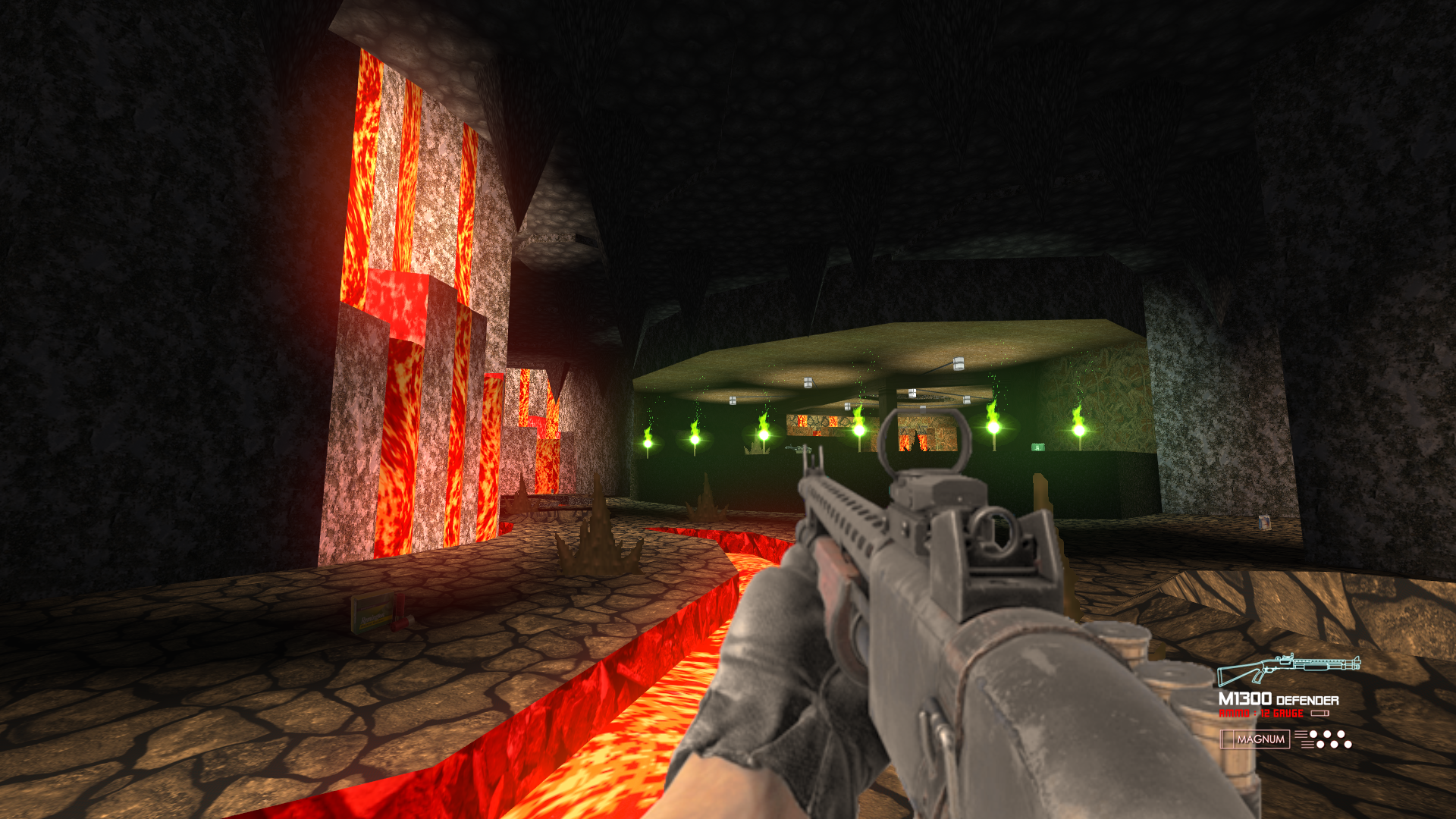Select the 12 gauge shell icon
The height and width of the screenshot is (819, 1456).
pyautogui.click(x=1321, y=713)
